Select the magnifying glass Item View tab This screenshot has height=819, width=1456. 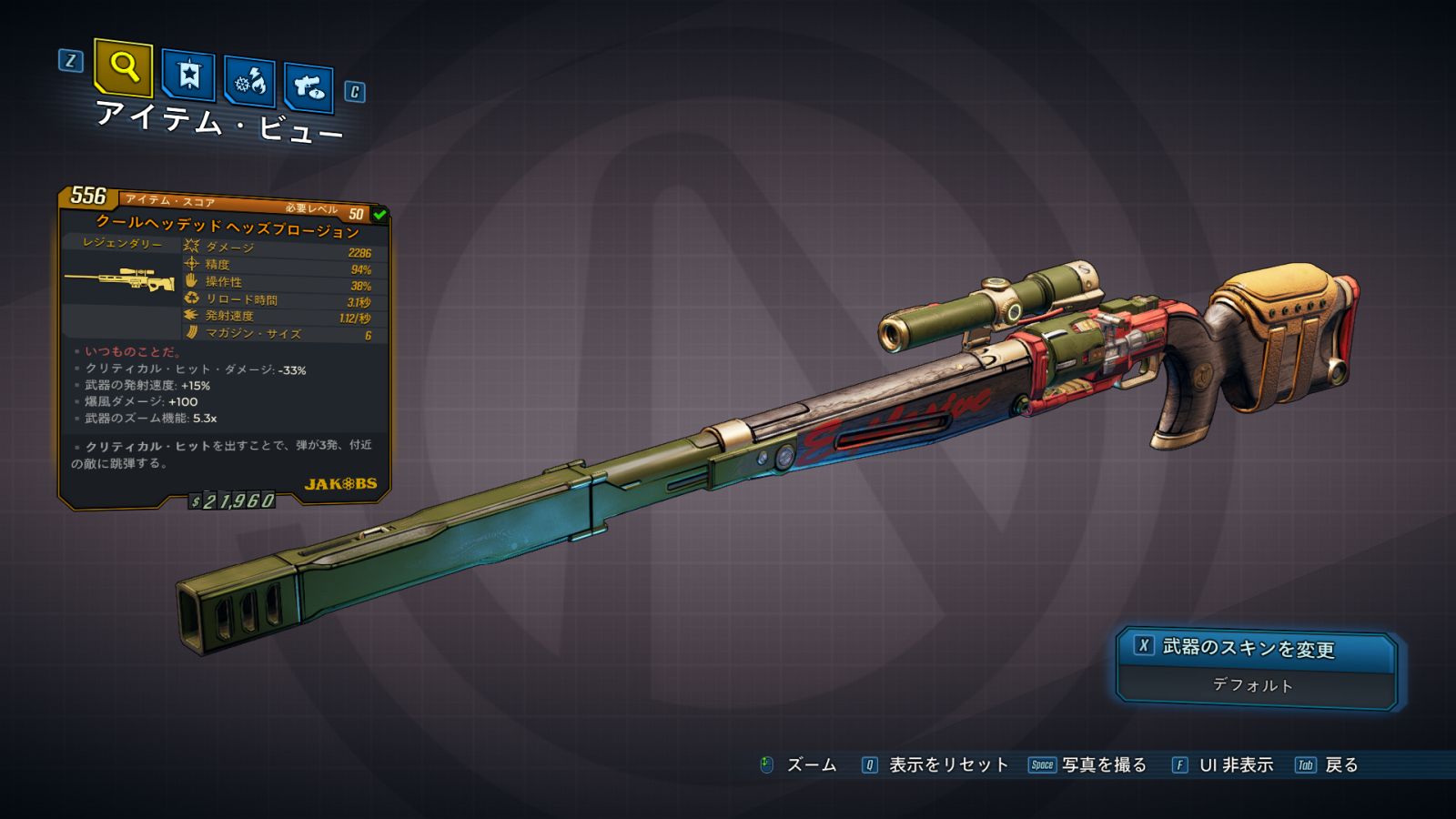123,67
